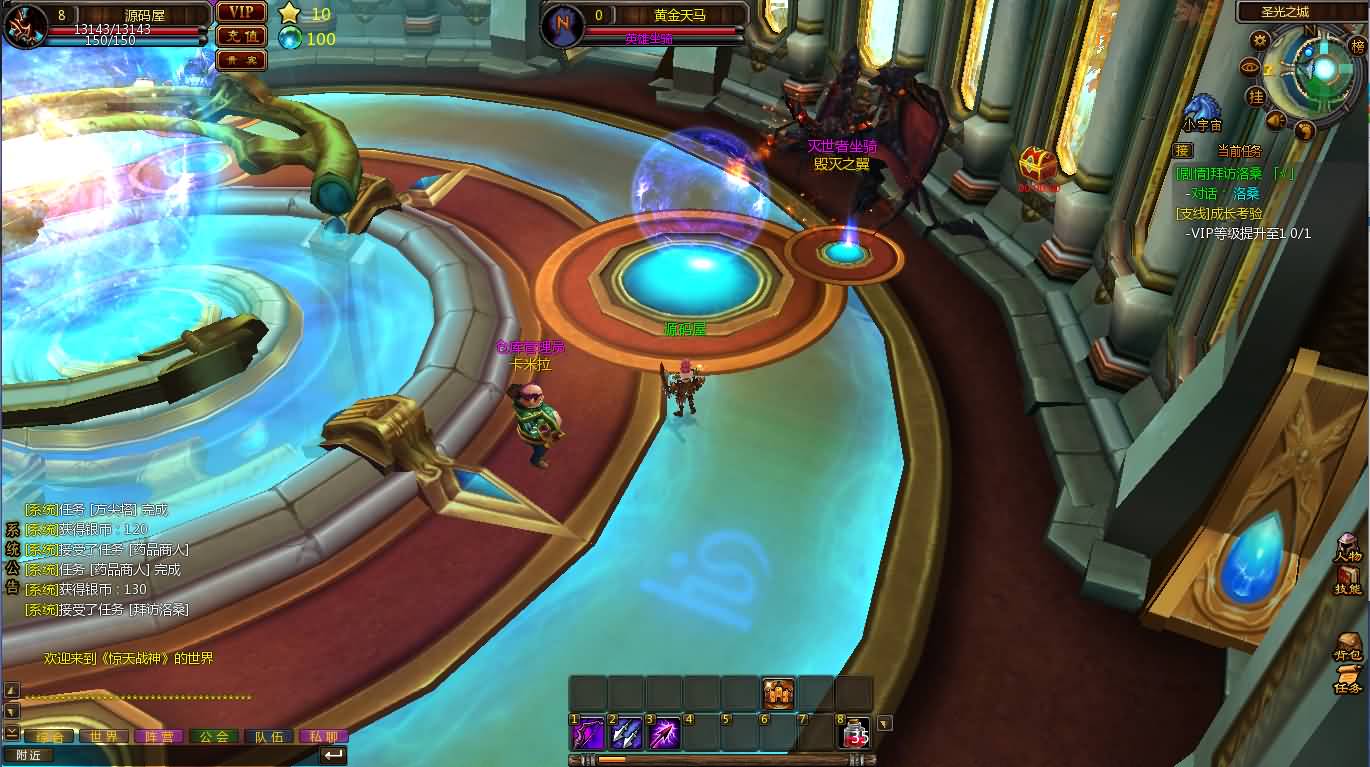Open the settings gear beside the minimap
The width and height of the screenshot is (1370, 767).
(x=1260, y=39)
